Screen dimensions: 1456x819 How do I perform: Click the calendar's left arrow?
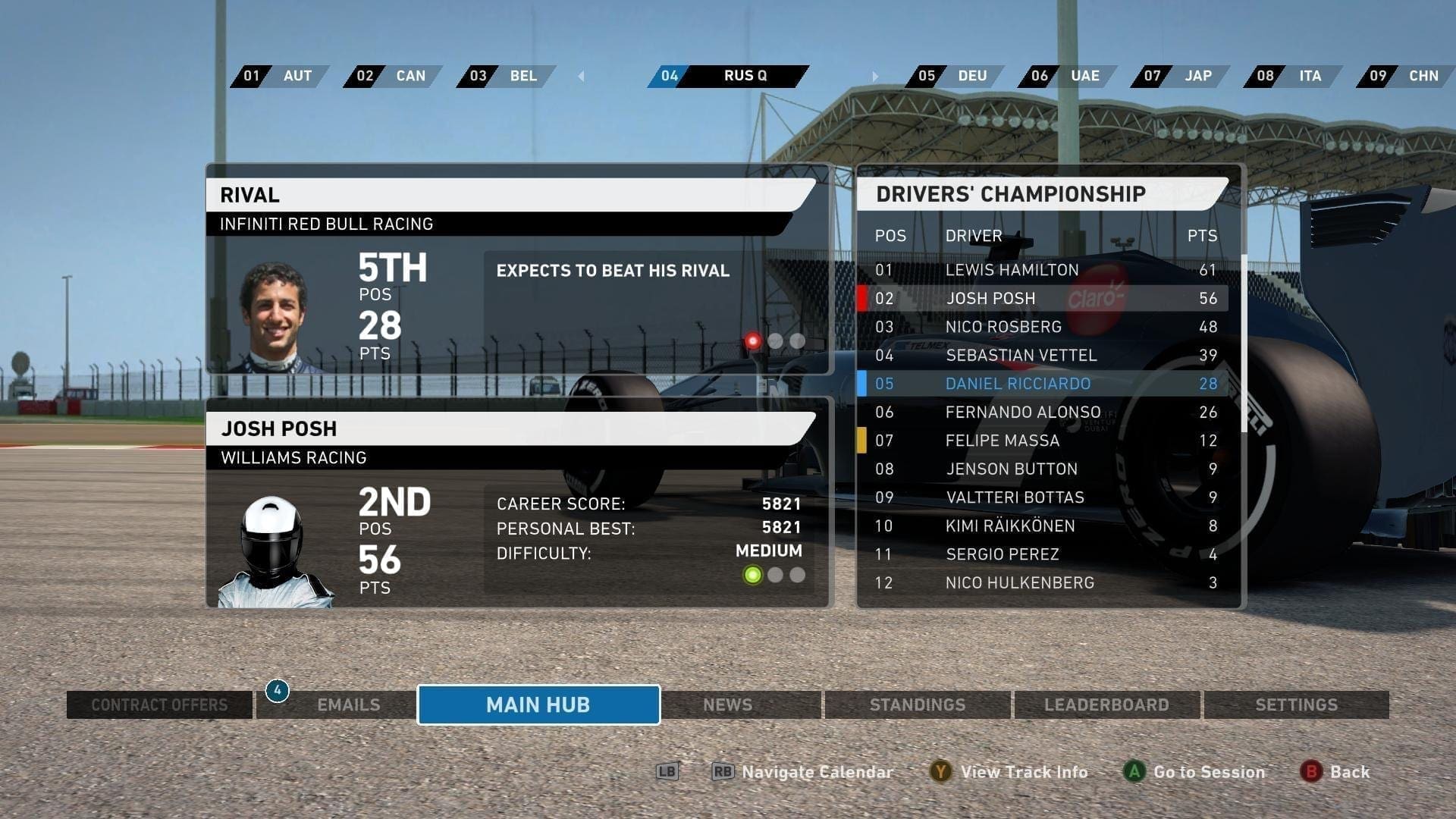pyautogui.click(x=581, y=76)
